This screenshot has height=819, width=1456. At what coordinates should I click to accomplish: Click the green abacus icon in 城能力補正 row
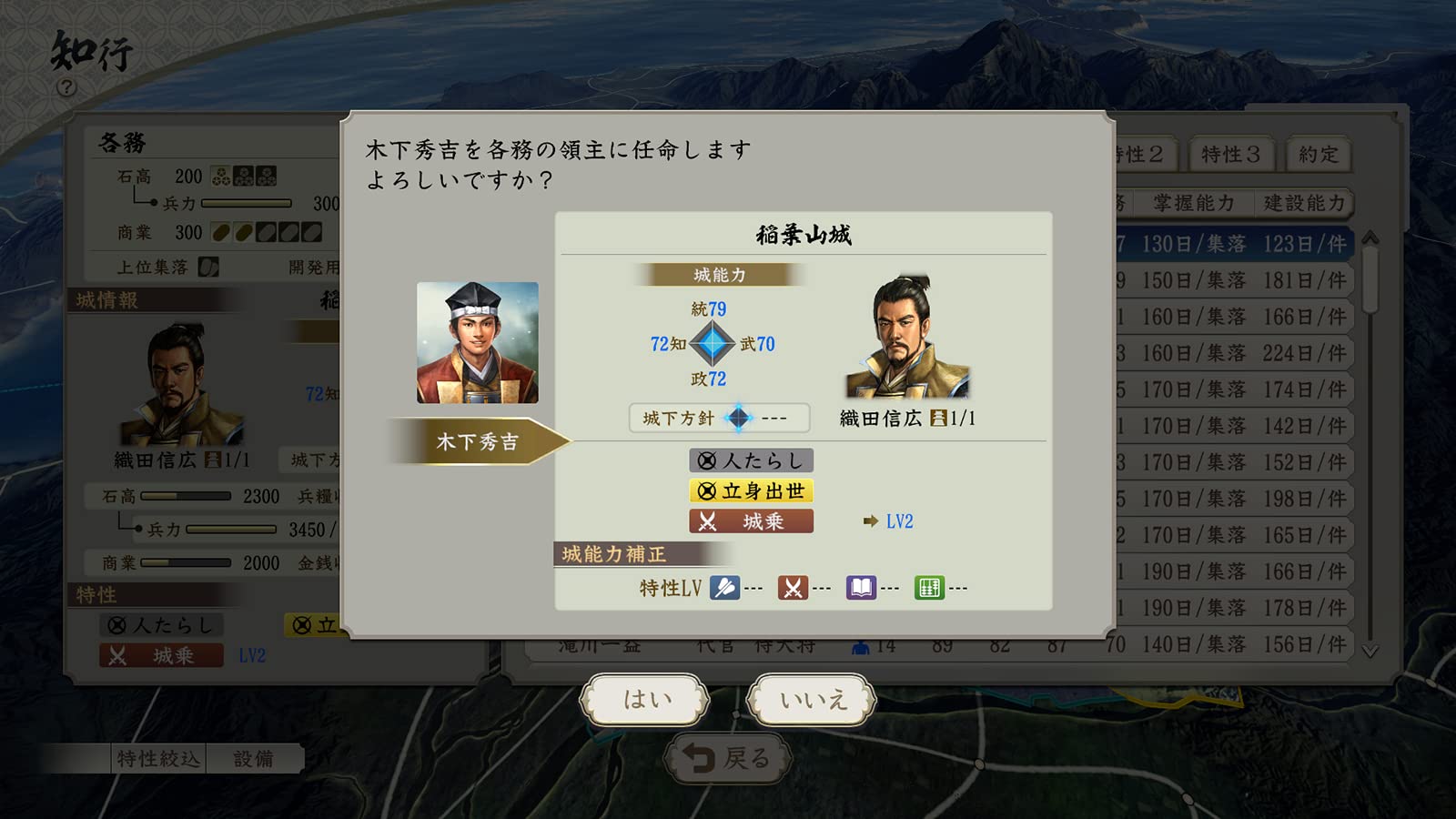pos(930,587)
